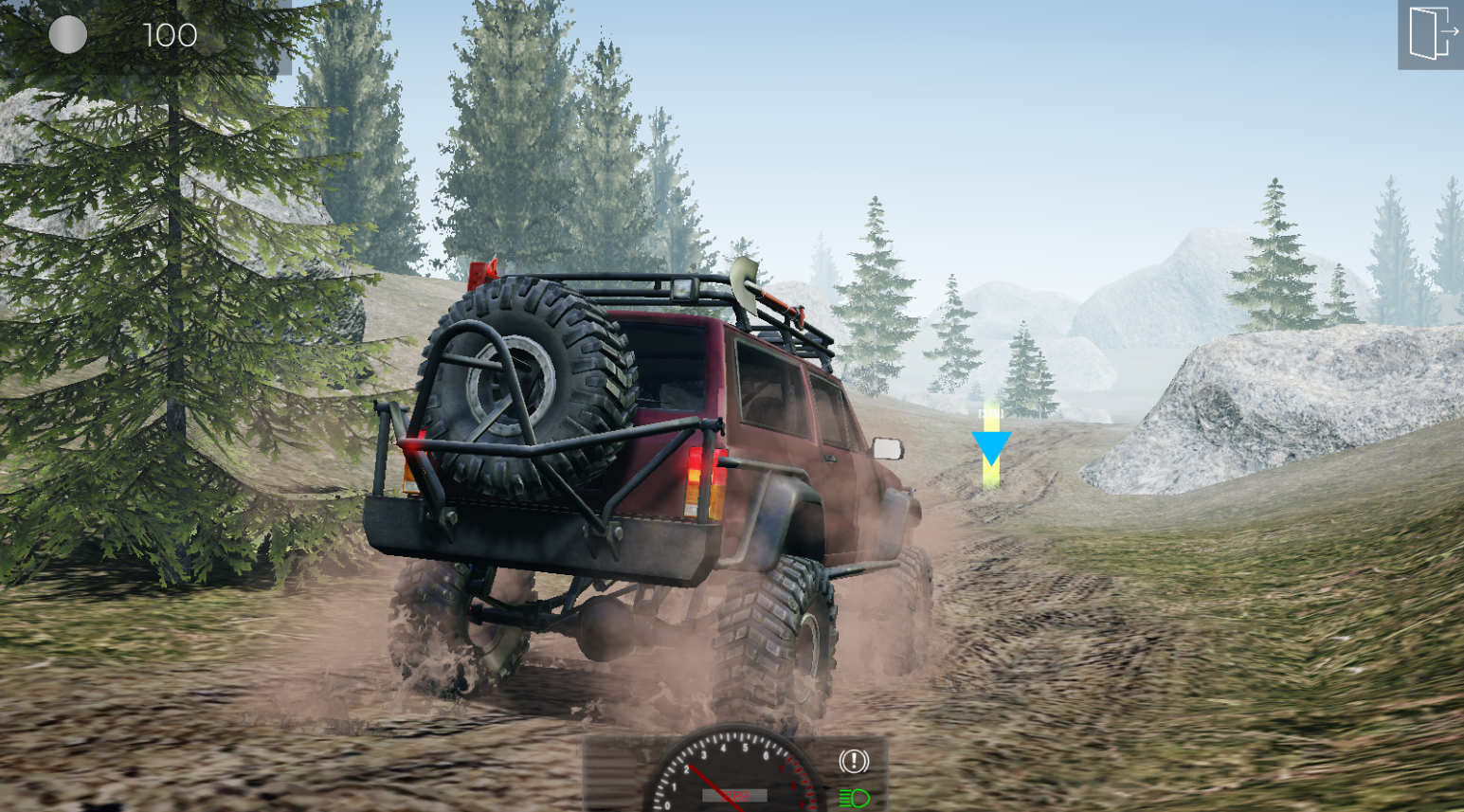Disable the parking brake via the (!) indicator

pos(853,761)
